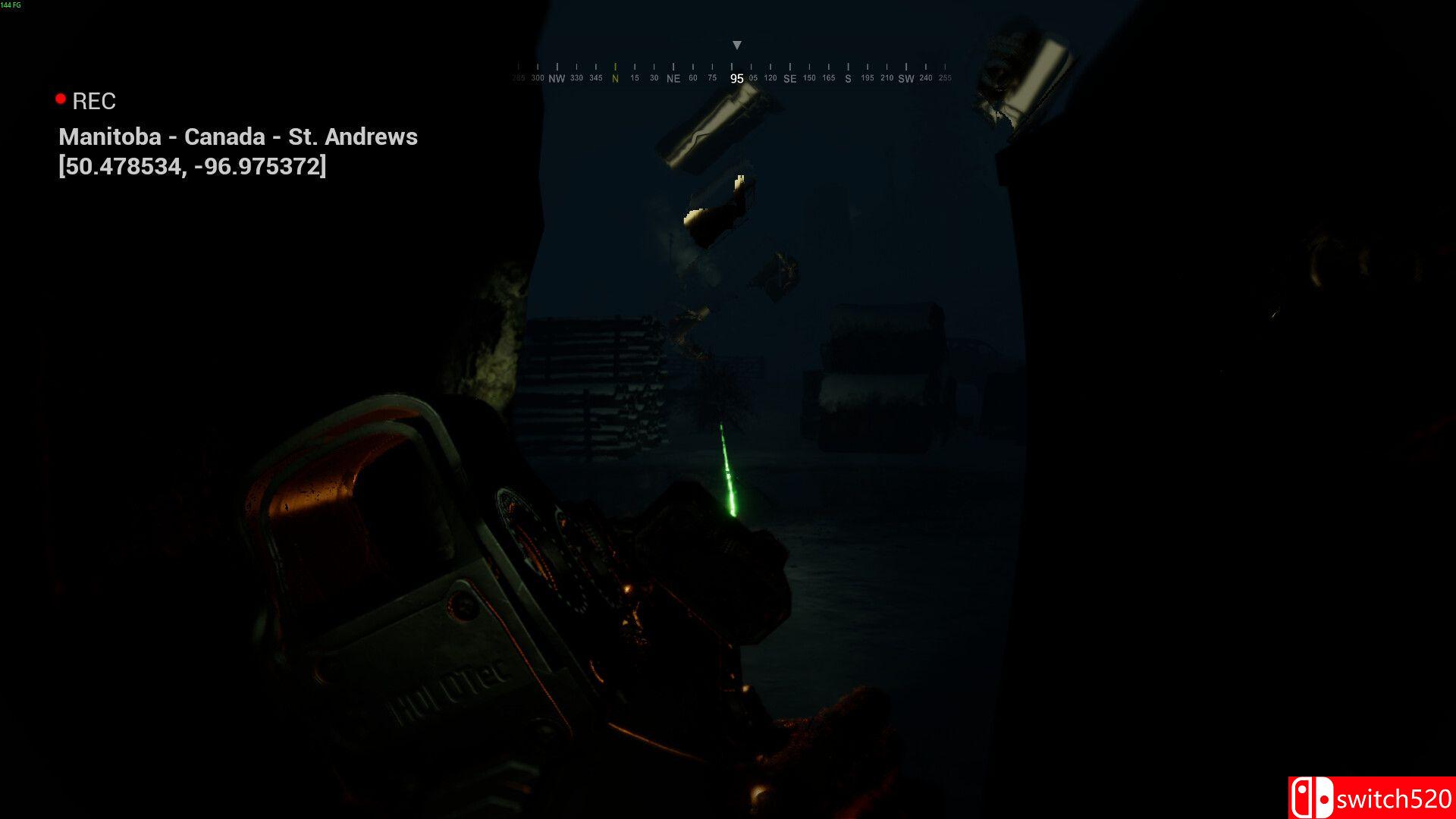
Task: Click the S direction mark on compass
Action: coord(847,78)
